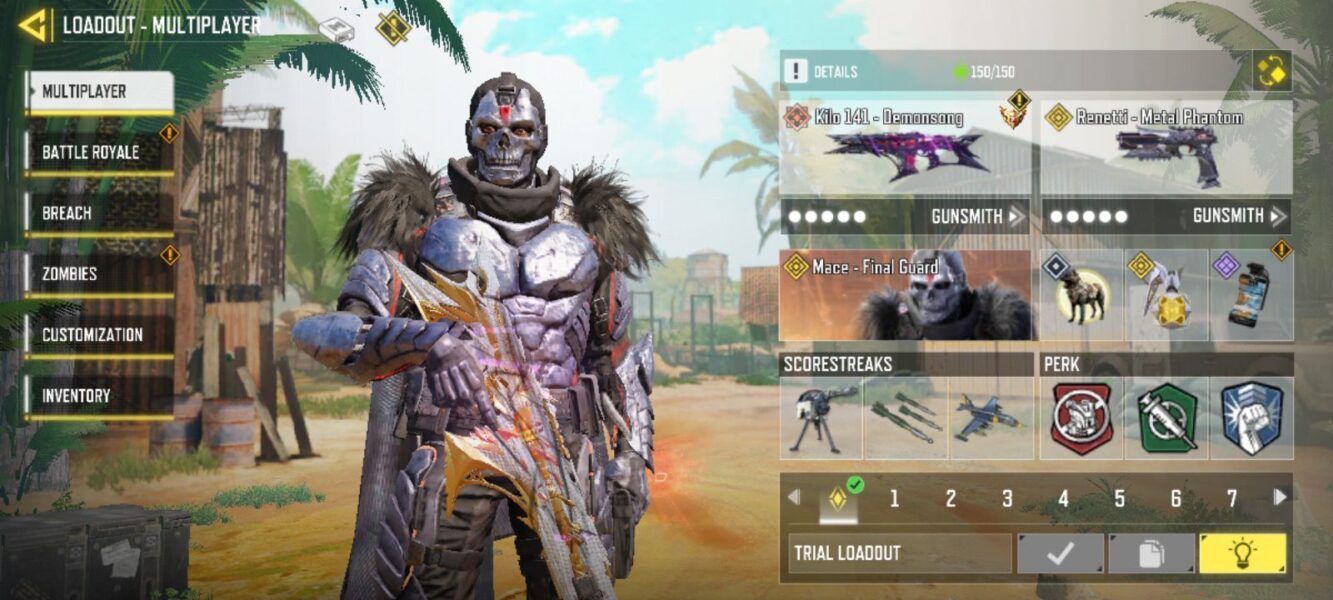Click the yellow lightbulb button
The image size is (1333, 600).
click(x=1243, y=553)
